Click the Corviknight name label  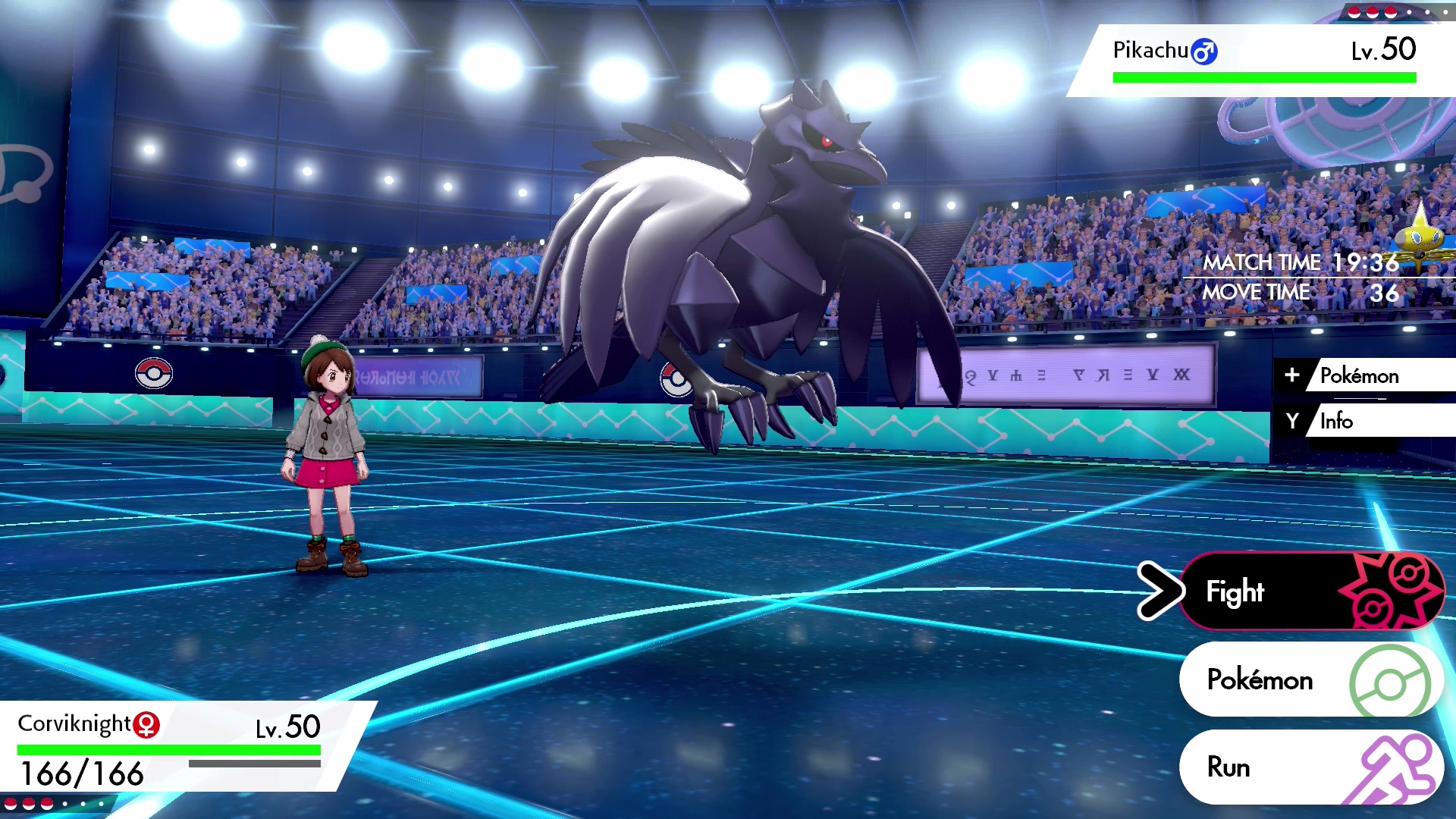(72, 724)
